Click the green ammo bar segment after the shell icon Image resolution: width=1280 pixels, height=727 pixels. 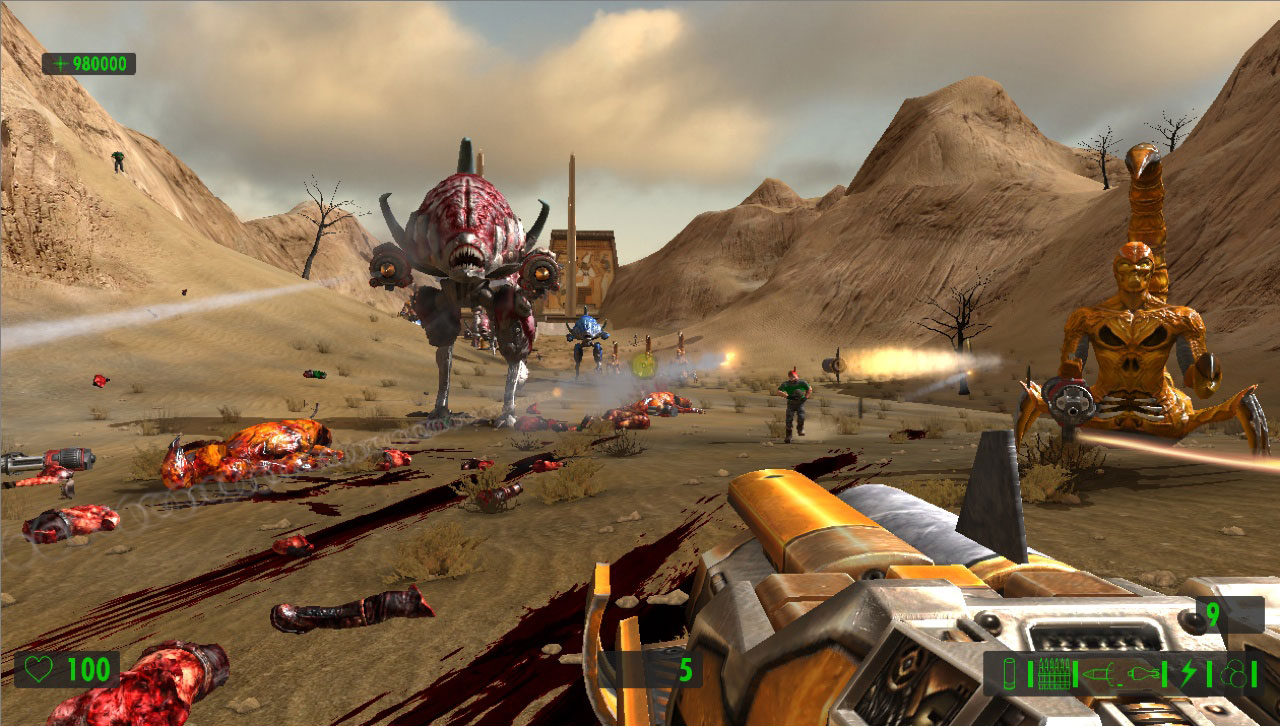pos(1030,673)
